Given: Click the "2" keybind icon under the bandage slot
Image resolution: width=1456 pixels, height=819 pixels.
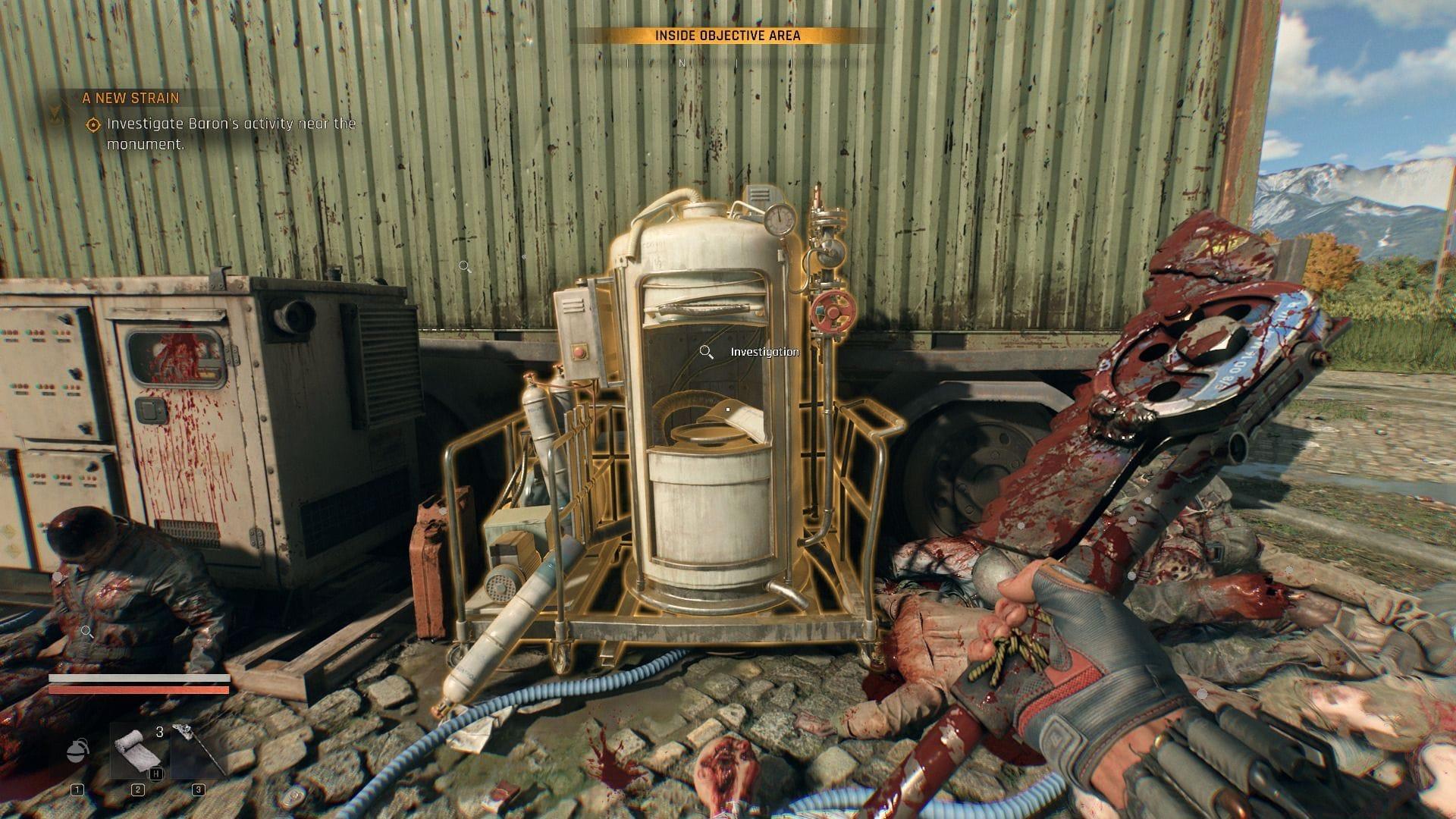Looking at the screenshot, I should click(138, 790).
